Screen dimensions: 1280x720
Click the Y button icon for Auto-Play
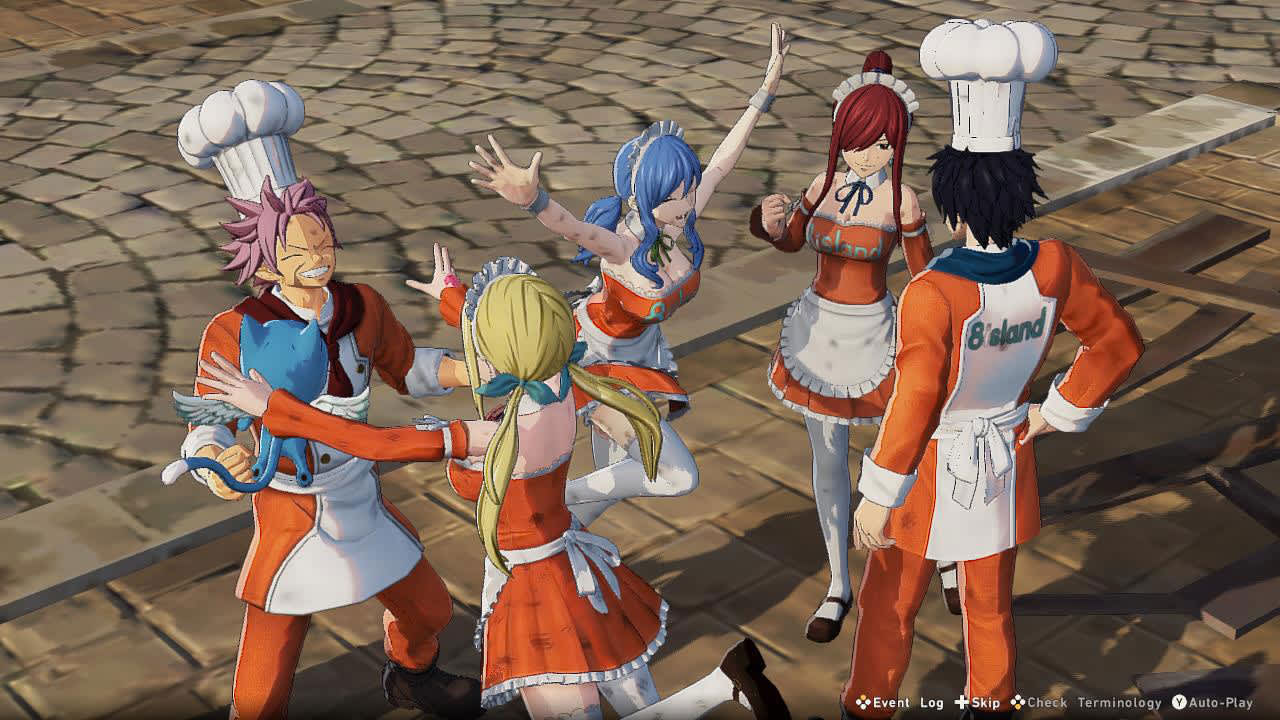(1180, 703)
